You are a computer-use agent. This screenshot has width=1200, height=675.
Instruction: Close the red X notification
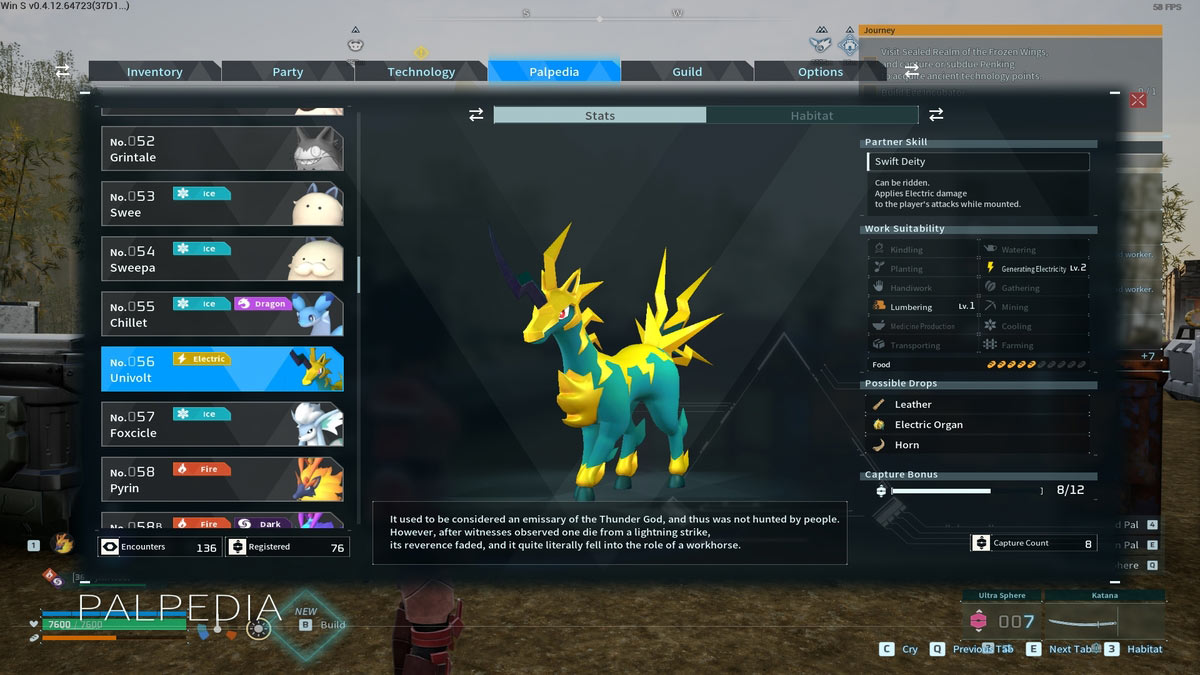pos(1137,100)
